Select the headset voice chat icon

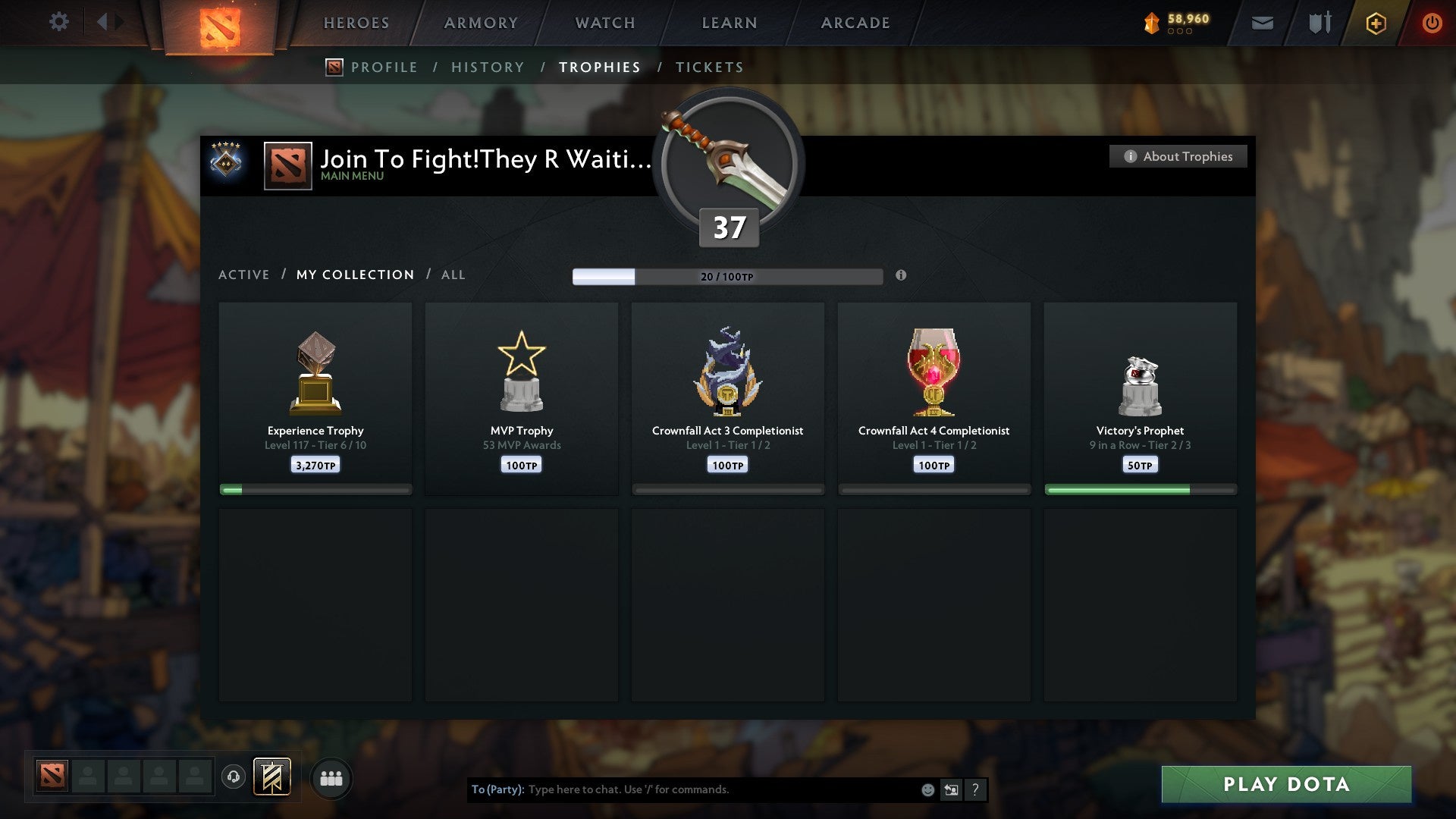point(234,777)
